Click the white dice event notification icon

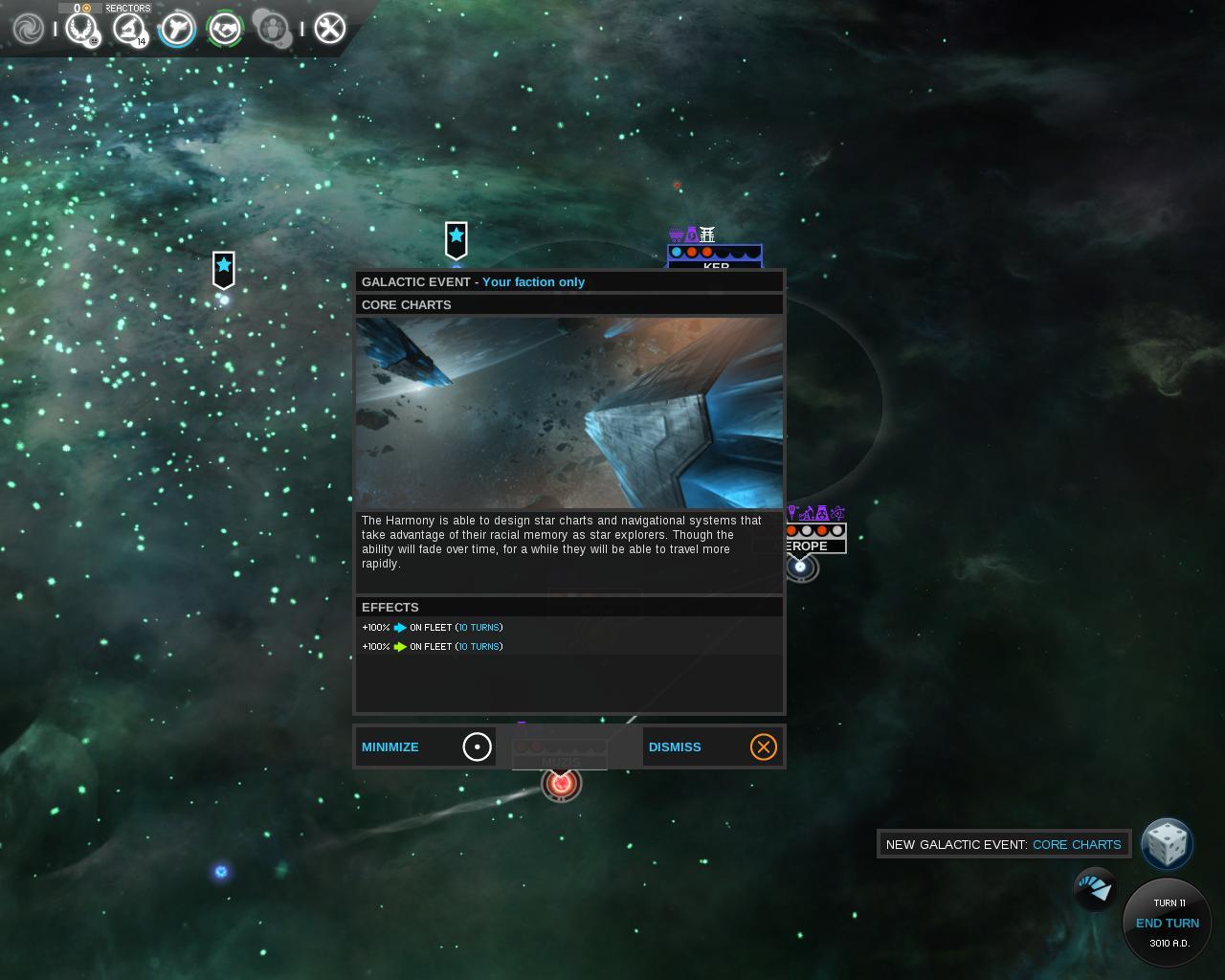click(x=1167, y=844)
